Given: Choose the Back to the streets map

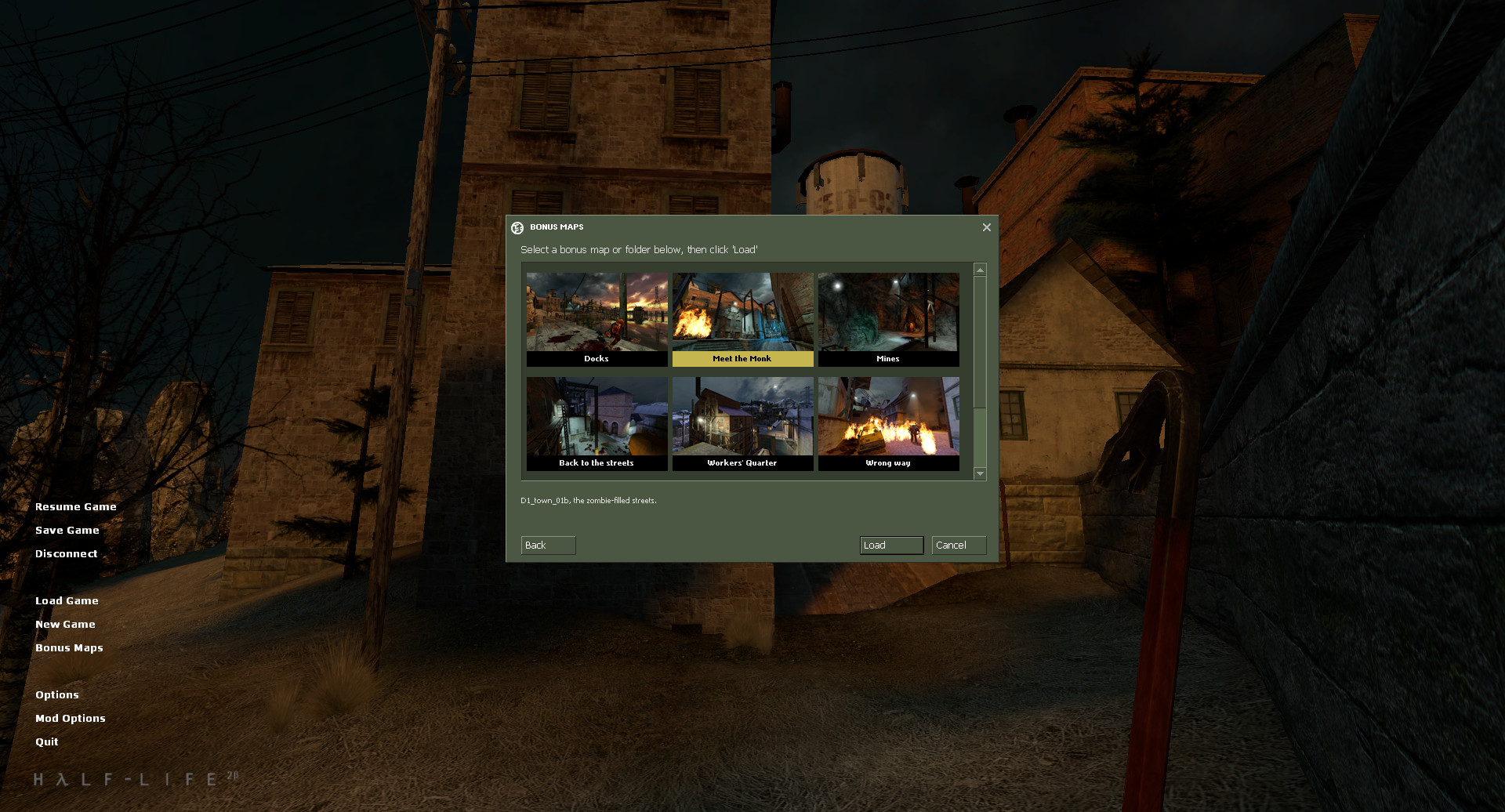Looking at the screenshot, I should coord(597,422).
